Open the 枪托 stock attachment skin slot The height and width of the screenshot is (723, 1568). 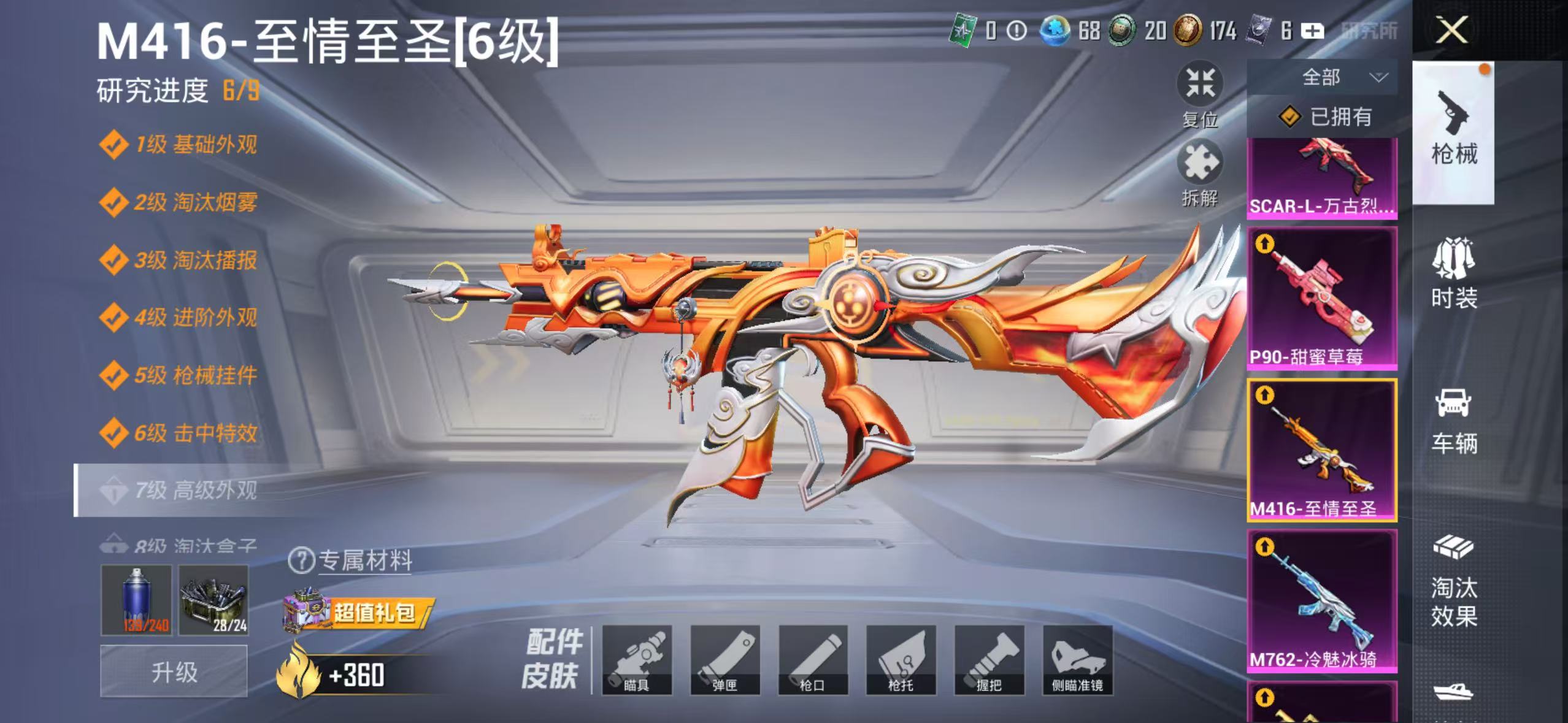pyautogui.click(x=901, y=660)
